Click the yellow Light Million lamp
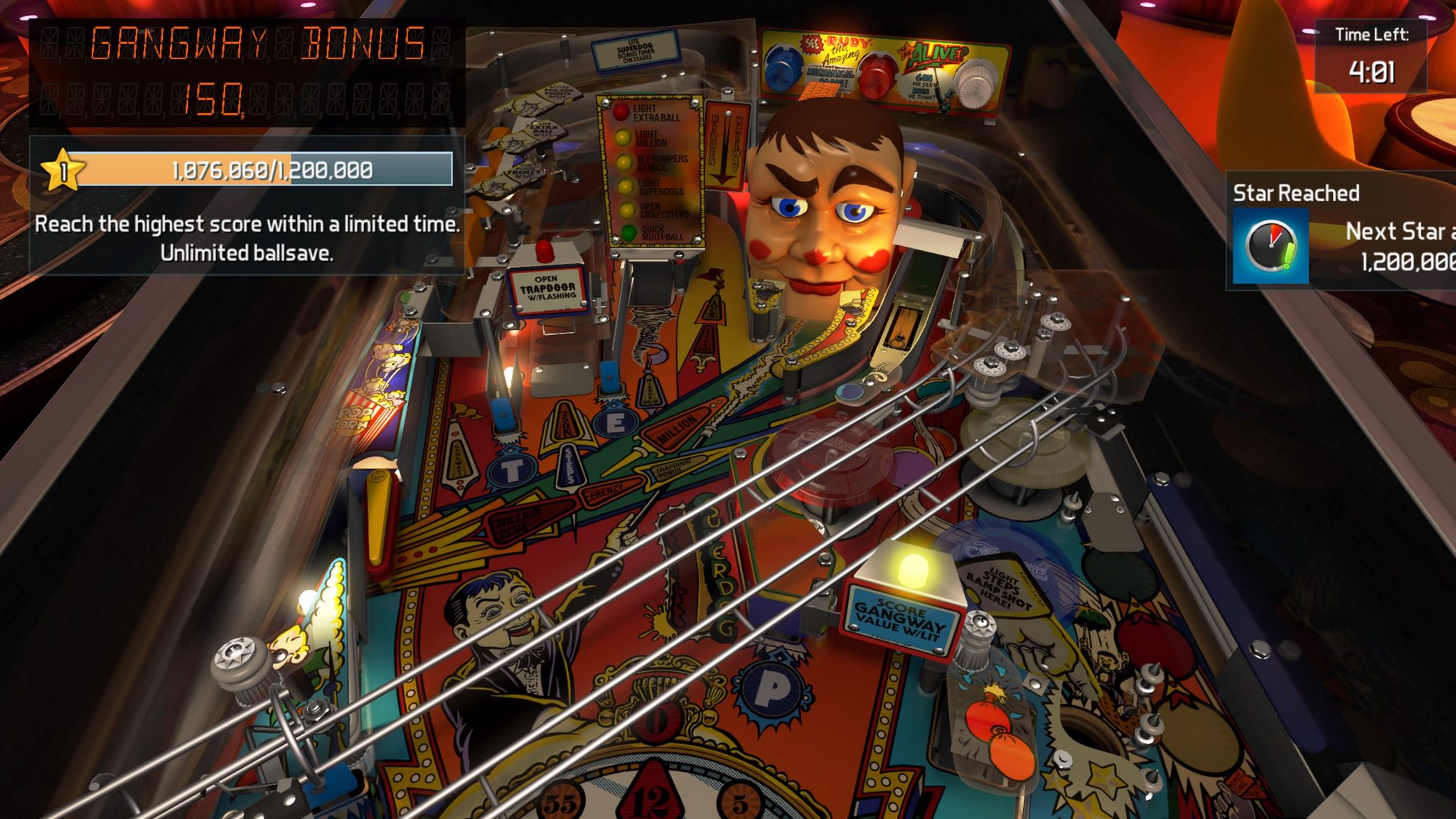This screenshot has width=1456, height=819. tap(622, 138)
